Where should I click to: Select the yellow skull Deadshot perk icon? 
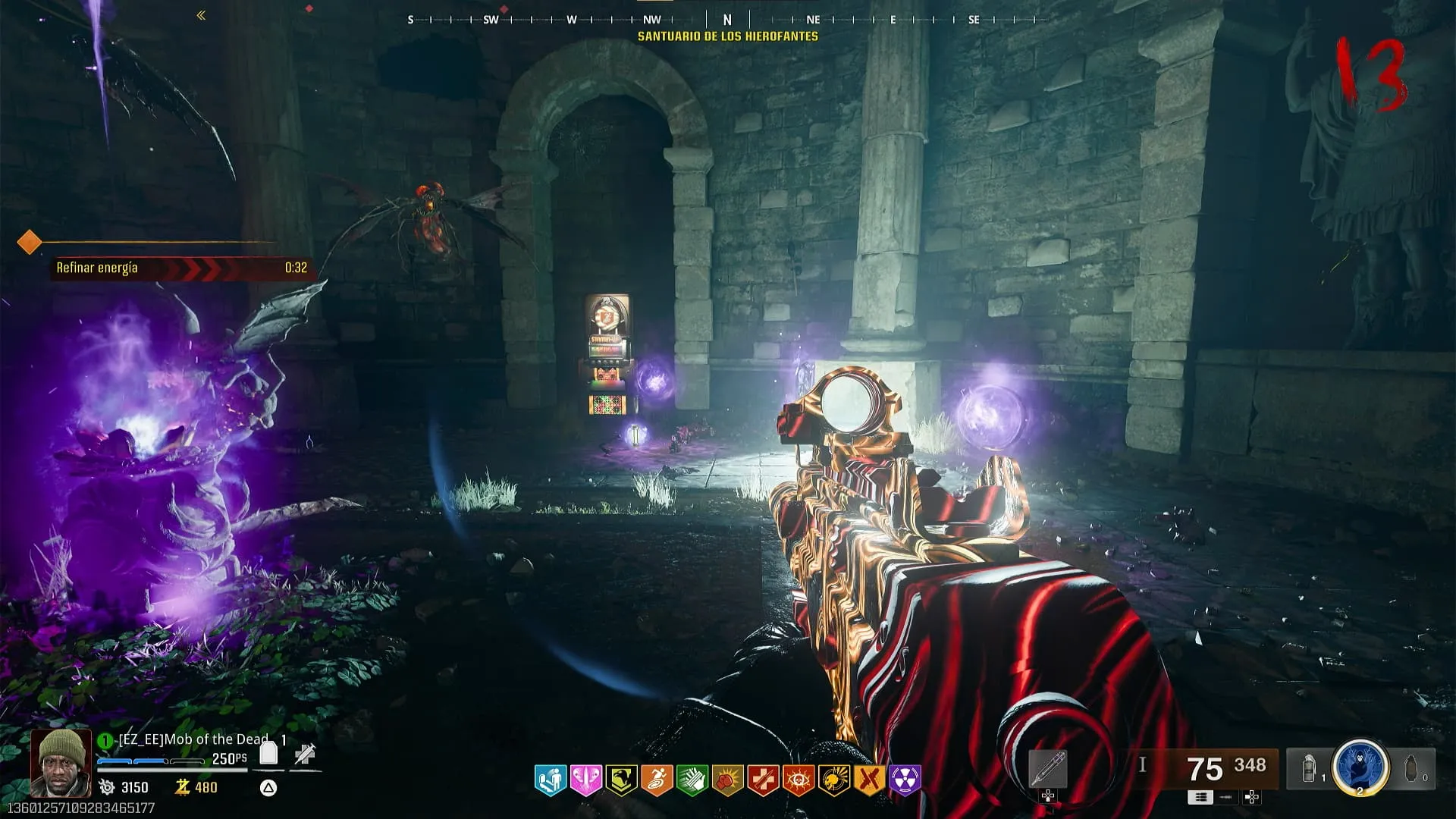(834, 779)
